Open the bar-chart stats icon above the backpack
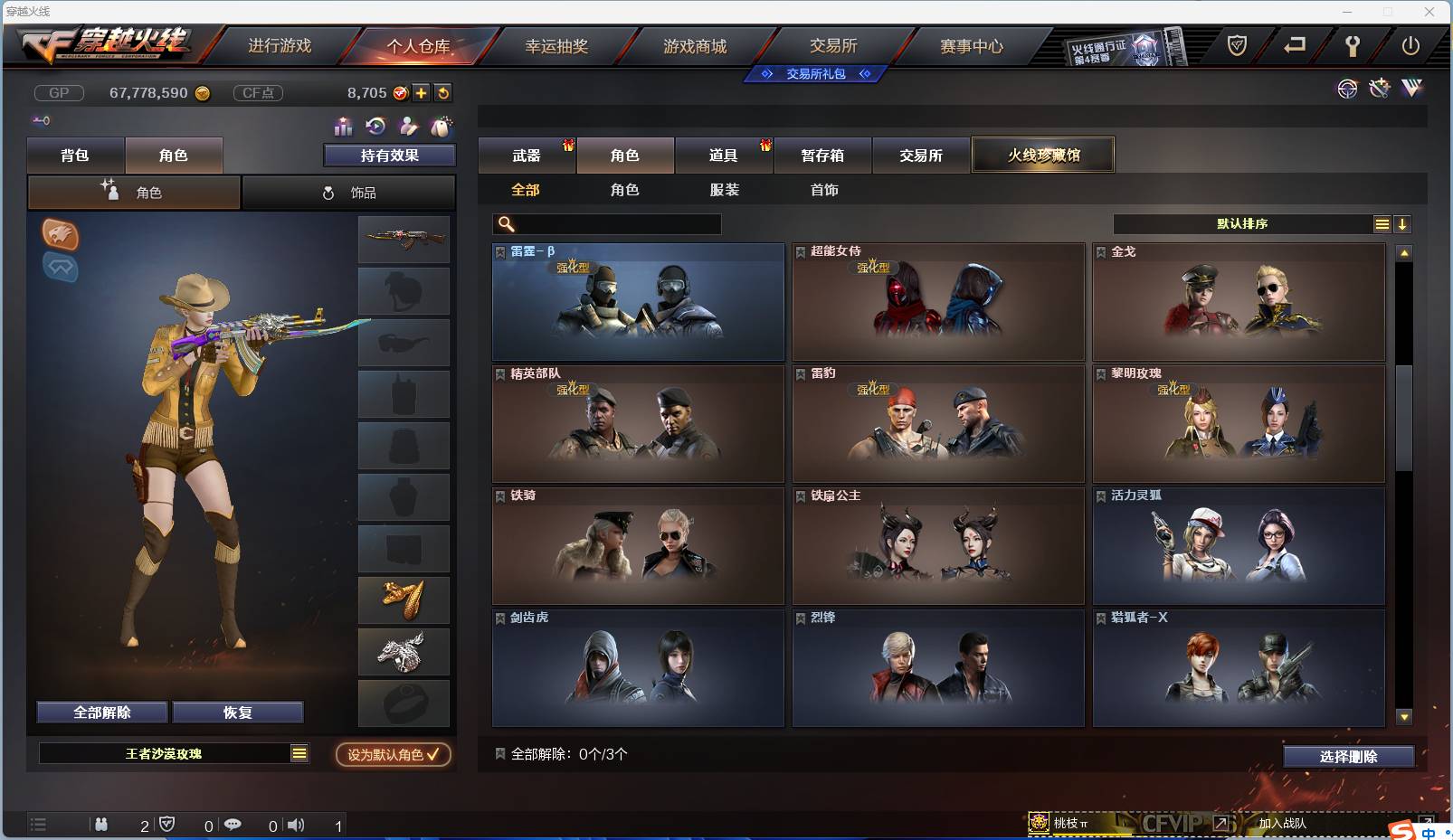The width and height of the screenshot is (1453, 840). 343,127
